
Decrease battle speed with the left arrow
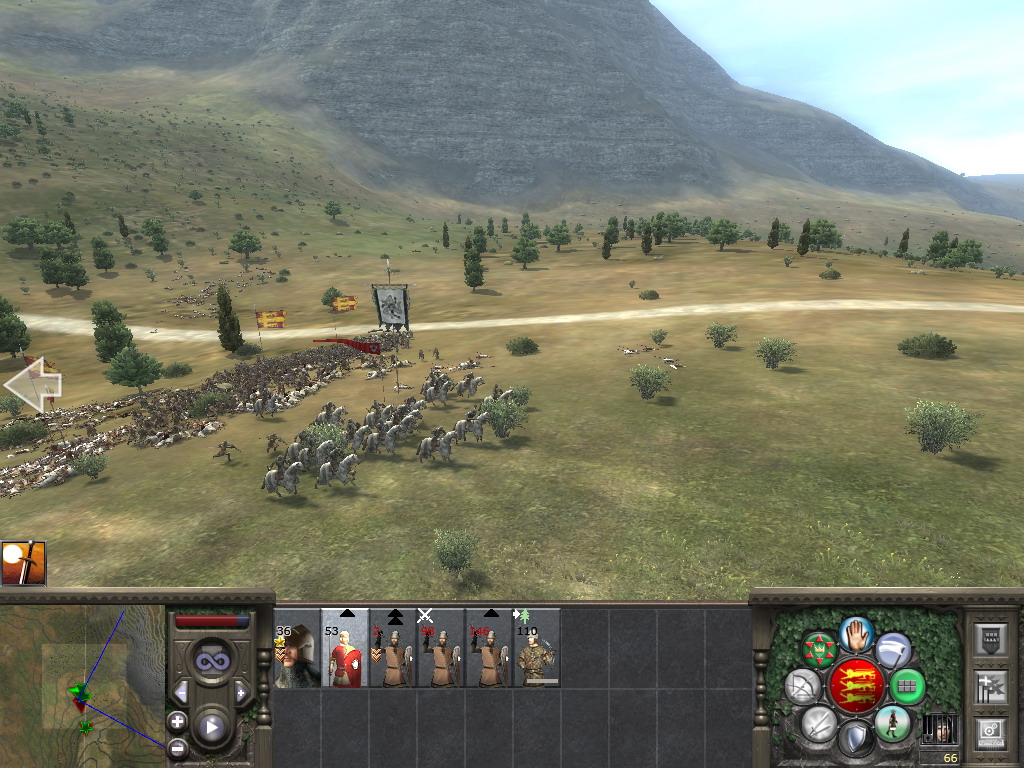[181, 692]
